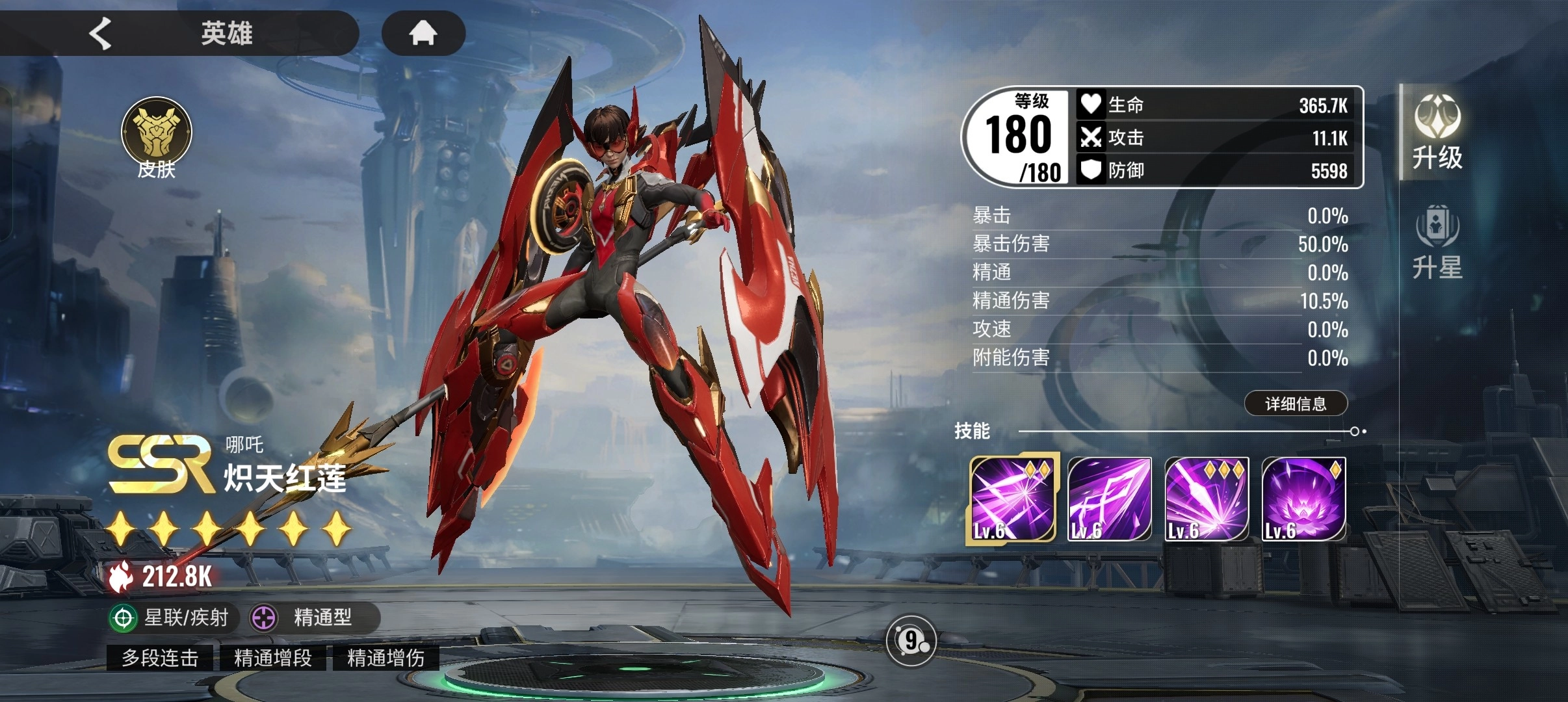Viewport: 1568px width, 702px height.
Task: Tap the 星联/疾射 faction tag
Action: tap(170, 617)
